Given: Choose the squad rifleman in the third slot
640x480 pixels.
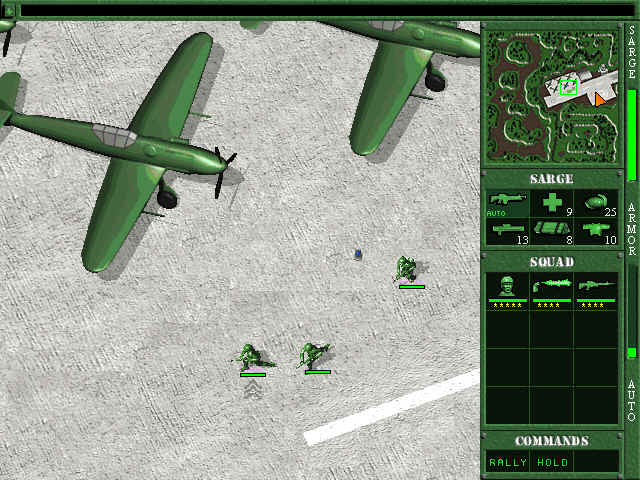Looking at the screenshot, I should (x=596, y=290).
